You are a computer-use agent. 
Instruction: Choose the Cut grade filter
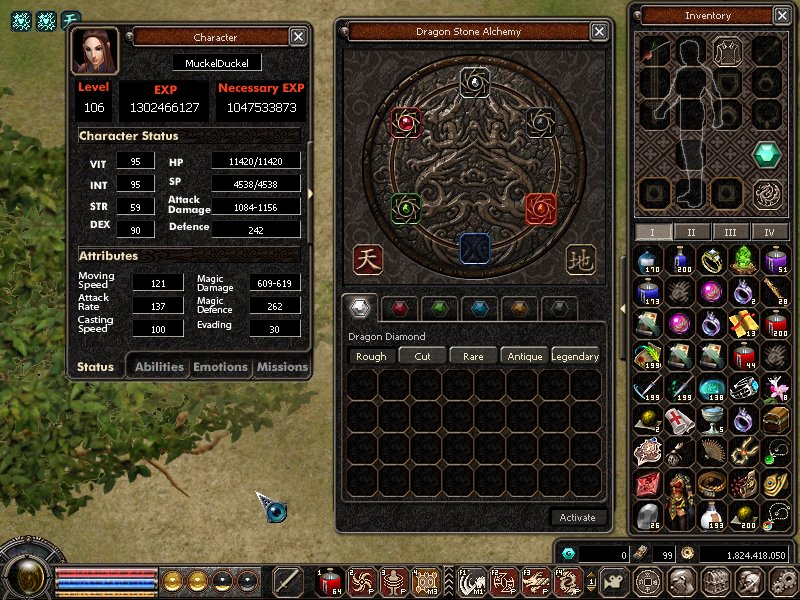(422, 356)
